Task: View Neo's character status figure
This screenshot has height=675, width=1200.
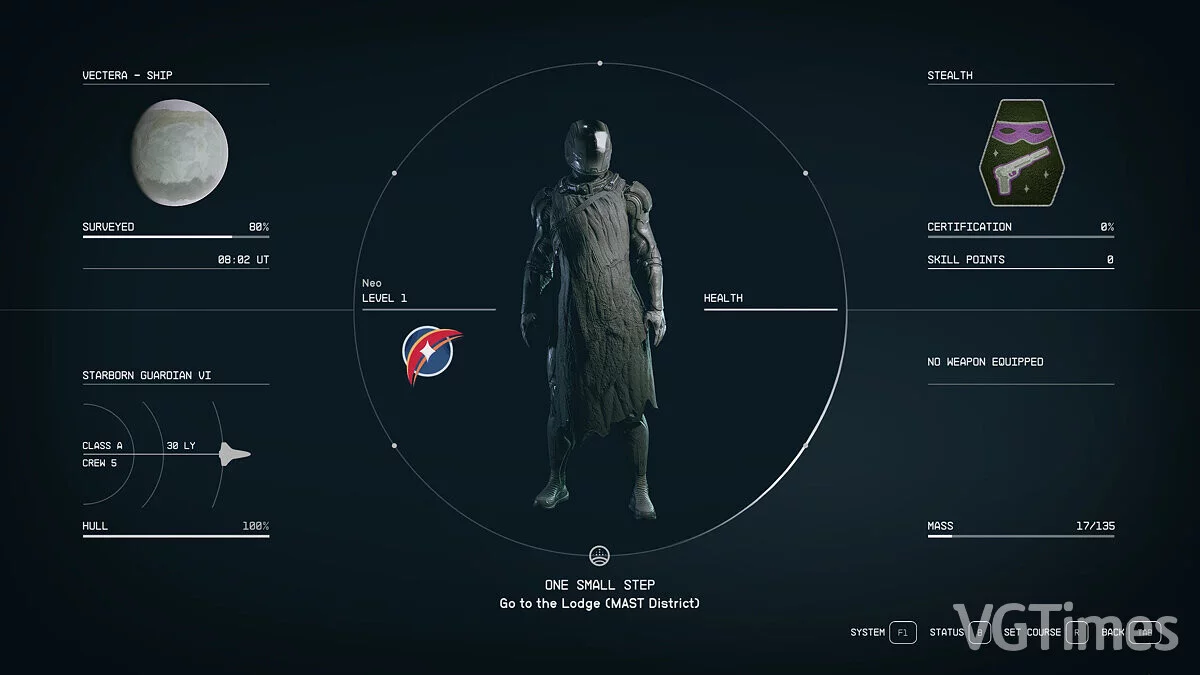Action: [x=599, y=320]
